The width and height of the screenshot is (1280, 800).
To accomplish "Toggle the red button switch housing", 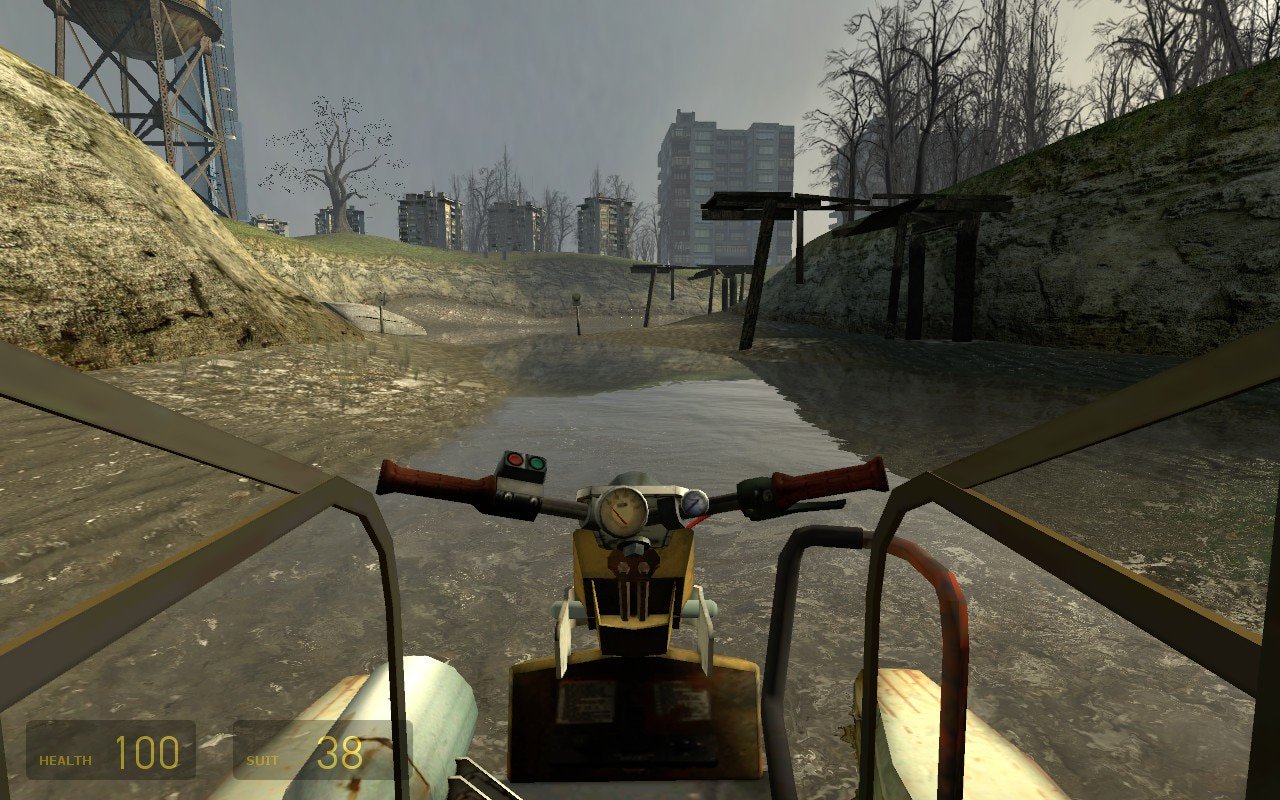I will tap(521, 466).
